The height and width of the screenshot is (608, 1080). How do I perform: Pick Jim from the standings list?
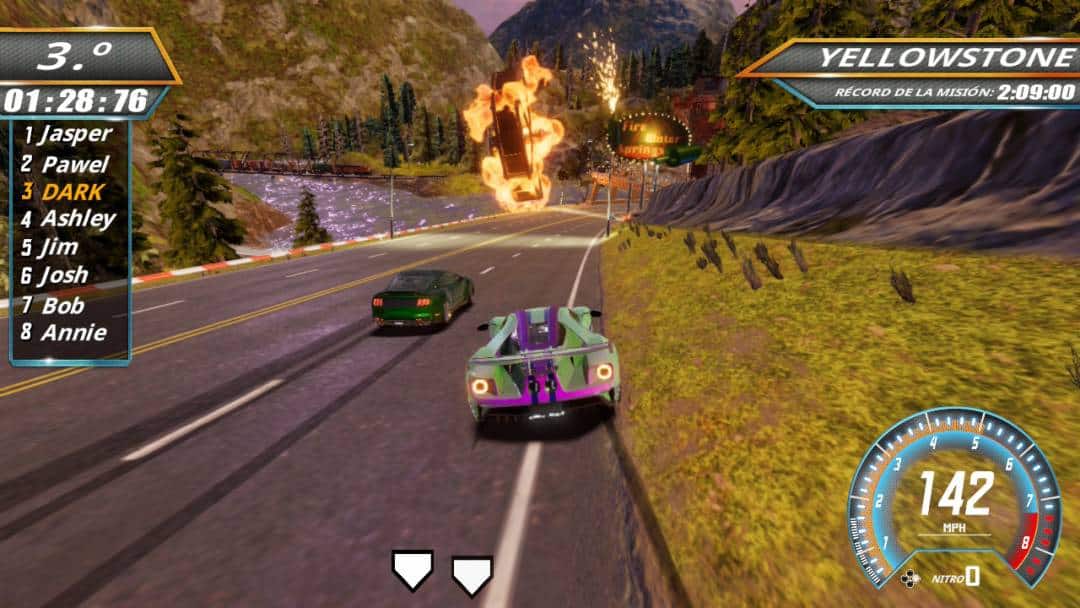point(60,246)
